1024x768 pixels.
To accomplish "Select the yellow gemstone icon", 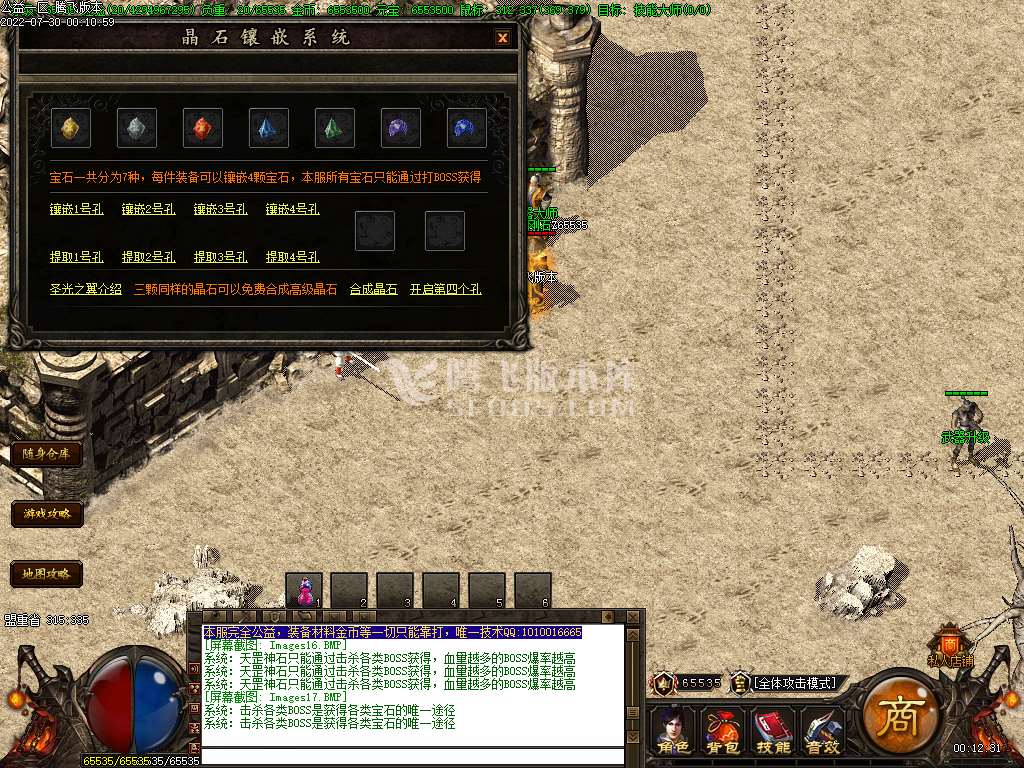I will 71,128.
